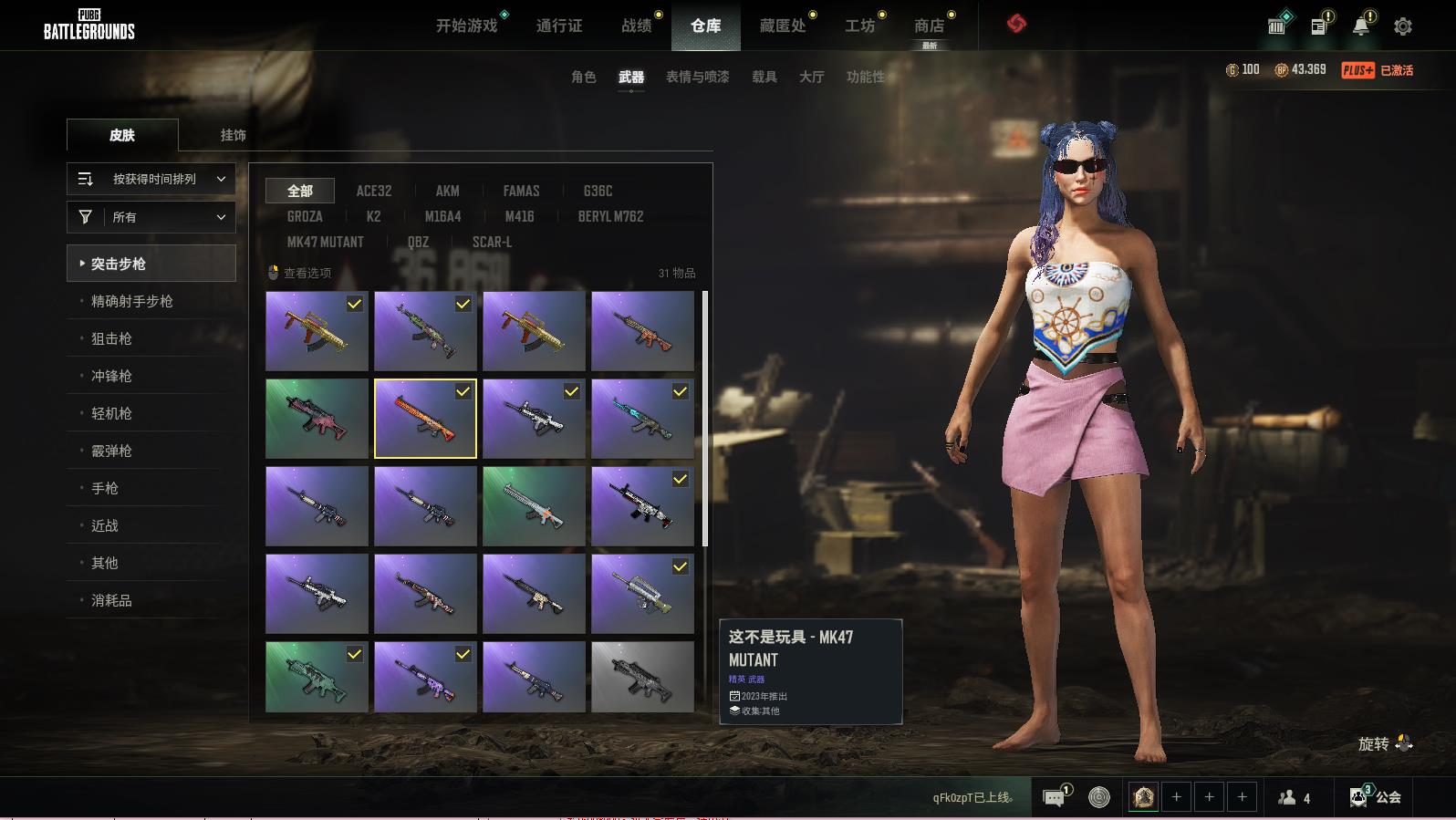
Task: Open the chat message icon
Action: point(1054,798)
